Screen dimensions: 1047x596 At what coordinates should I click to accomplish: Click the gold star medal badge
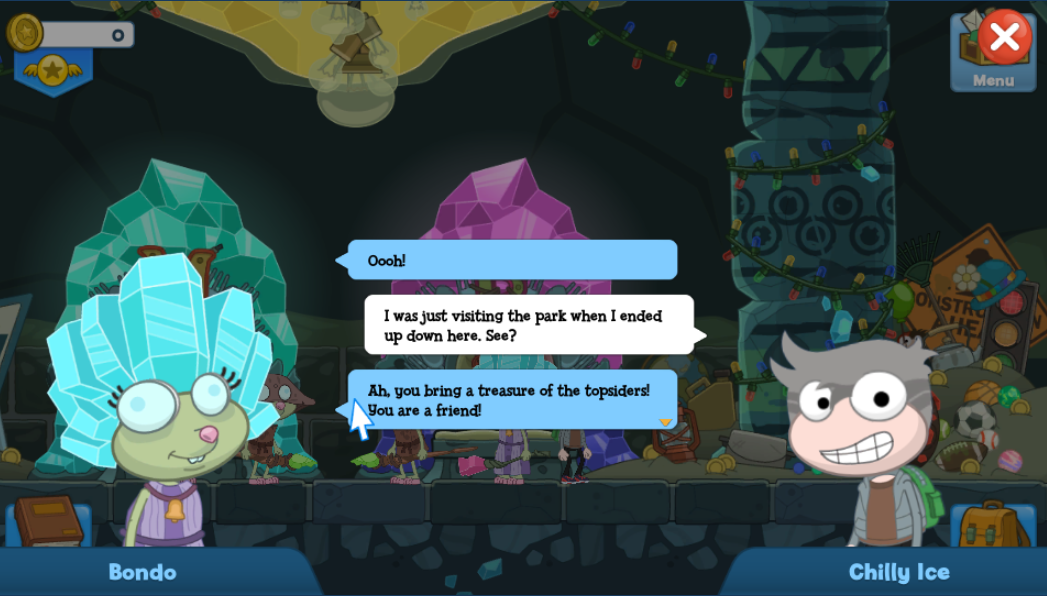tap(52, 69)
